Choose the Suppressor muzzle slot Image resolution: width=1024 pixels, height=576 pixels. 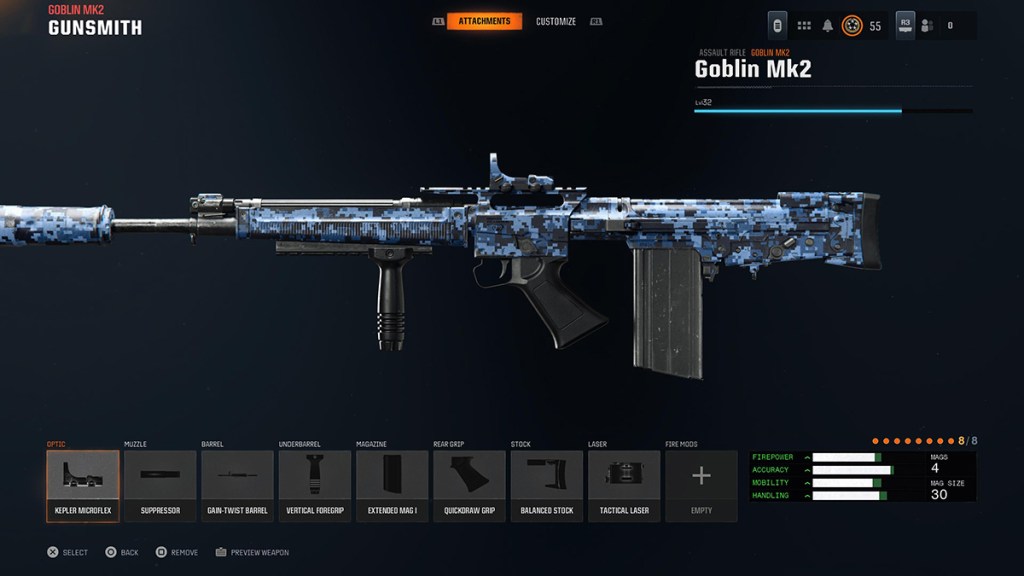tap(160, 485)
